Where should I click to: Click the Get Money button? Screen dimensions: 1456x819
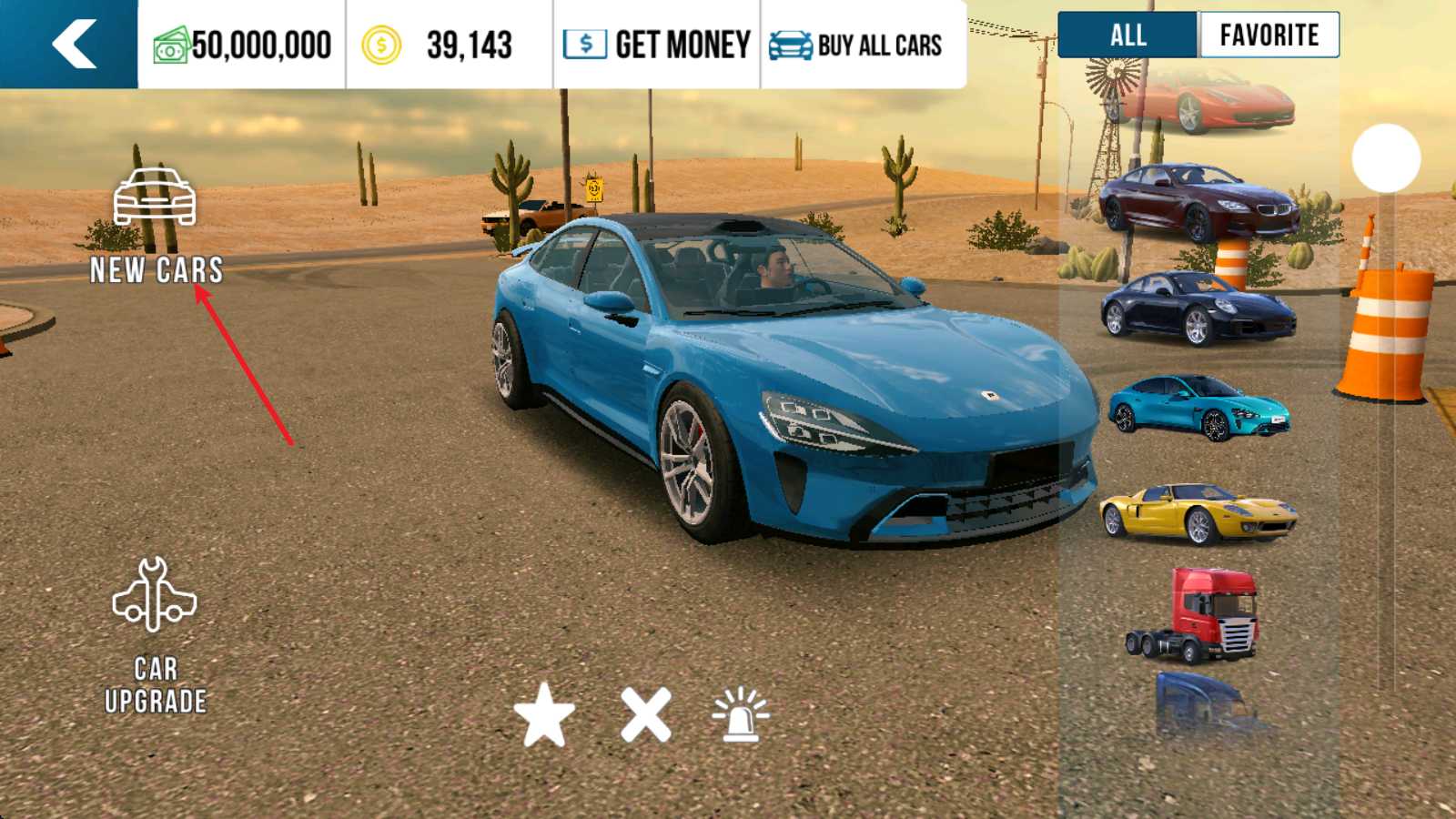(657, 45)
